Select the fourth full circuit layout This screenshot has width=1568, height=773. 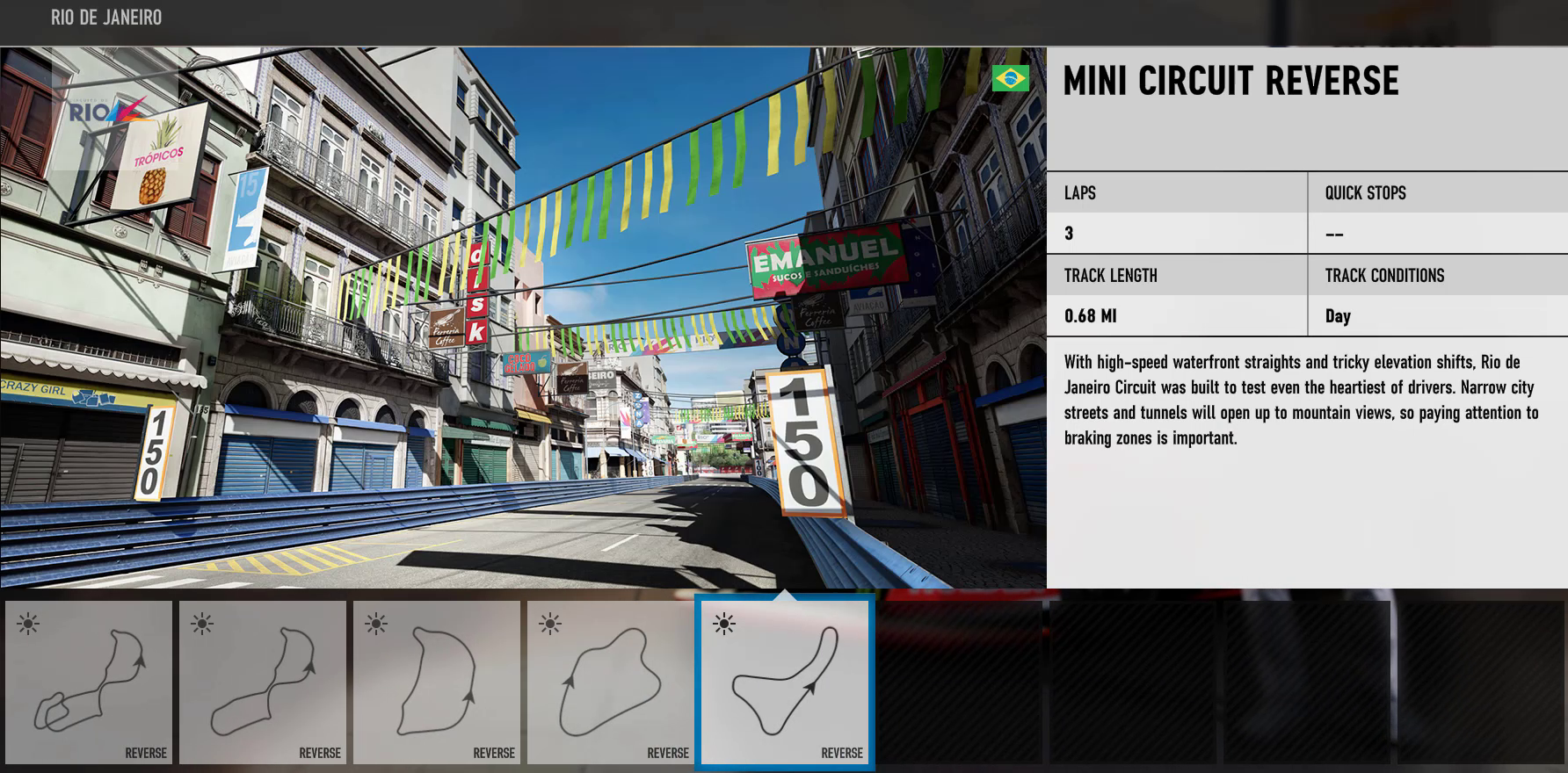(x=610, y=685)
